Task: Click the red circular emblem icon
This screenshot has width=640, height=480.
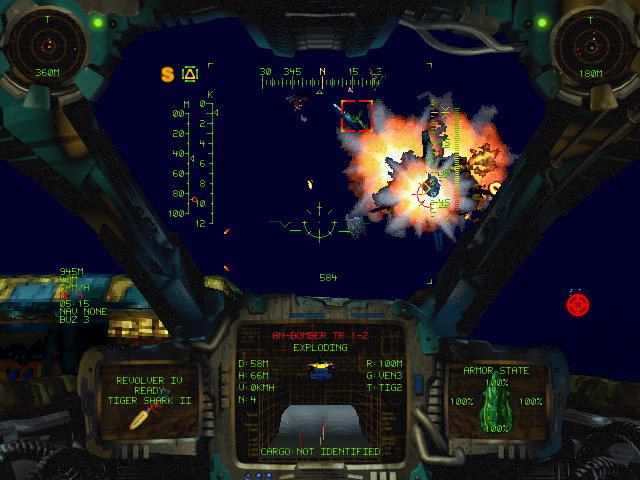Action: (x=579, y=303)
